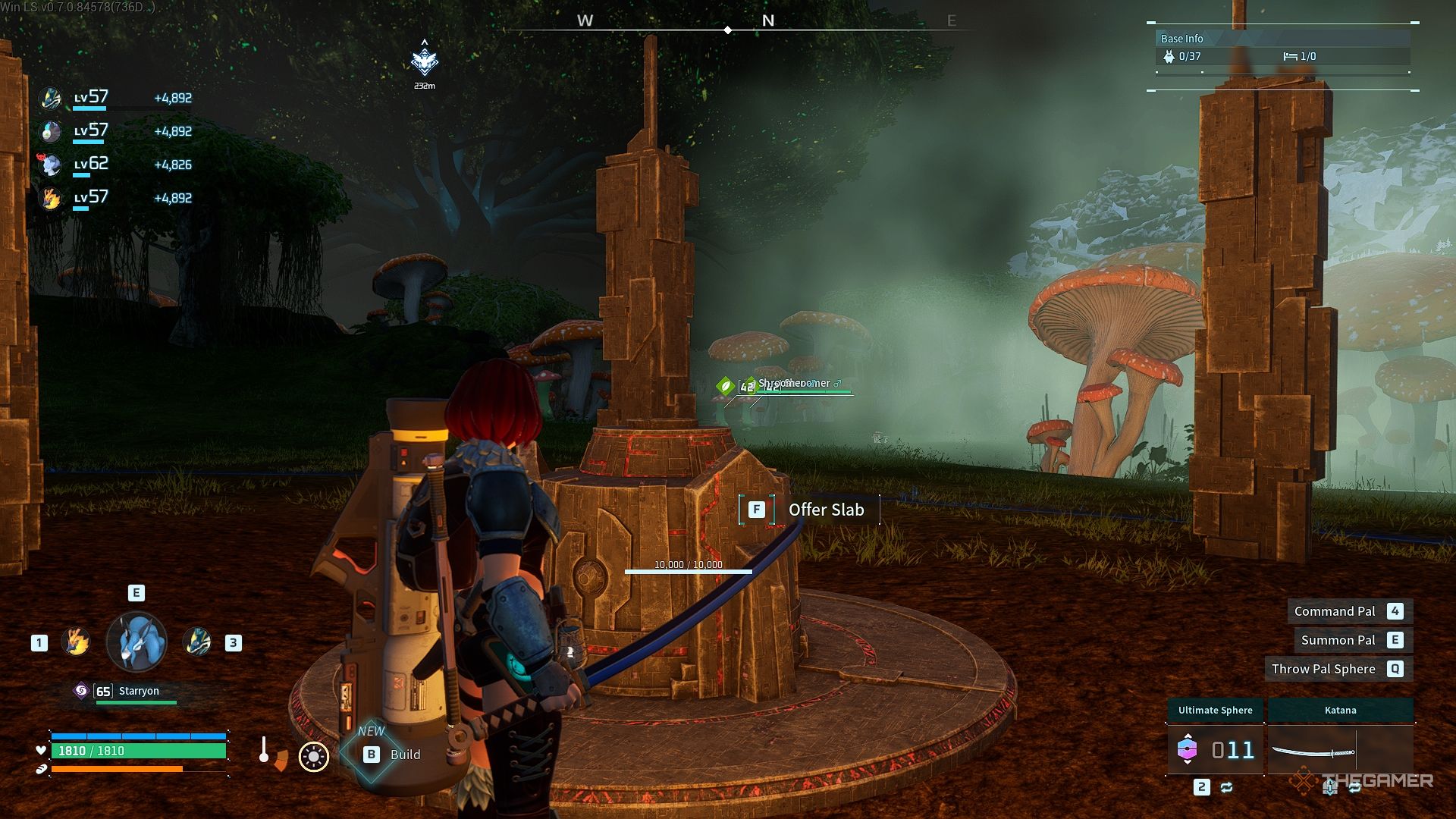Click the LV62 party Pal icon
The width and height of the screenshot is (1456, 819).
coord(50,165)
